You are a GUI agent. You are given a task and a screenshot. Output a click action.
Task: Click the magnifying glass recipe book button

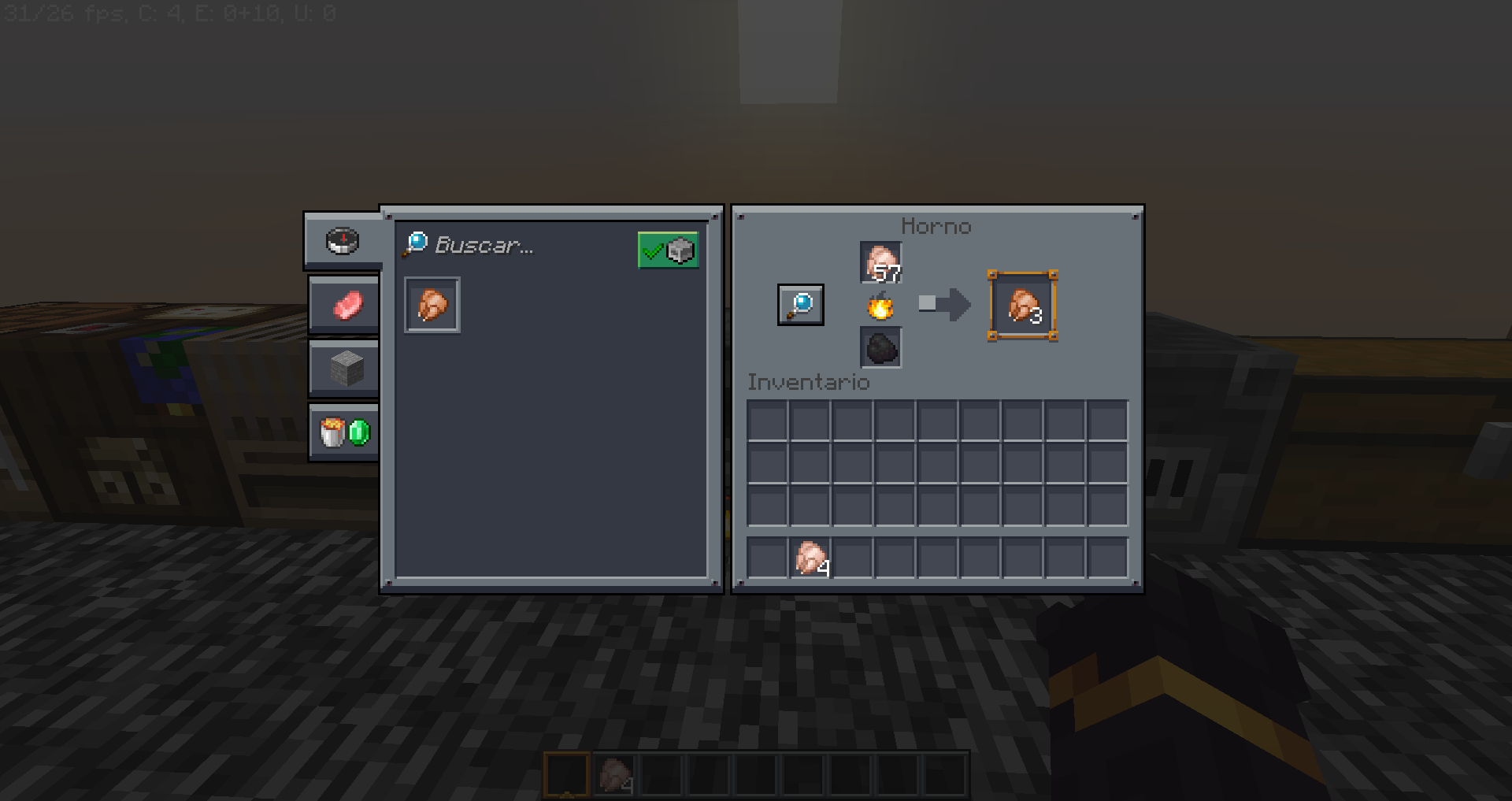pyautogui.click(x=800, y=305)
